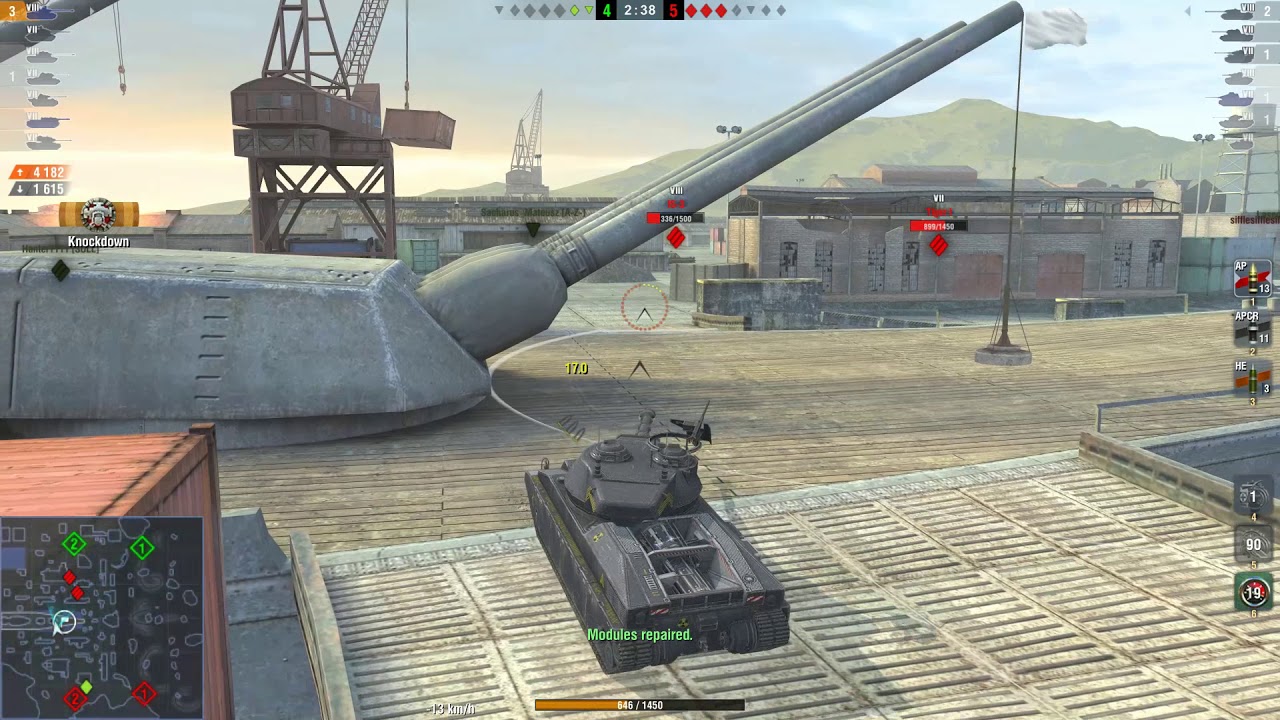Viewport: 1280px width, 720px height.
Task: Open the minimap in the bottom left corner
Action: 100,615
